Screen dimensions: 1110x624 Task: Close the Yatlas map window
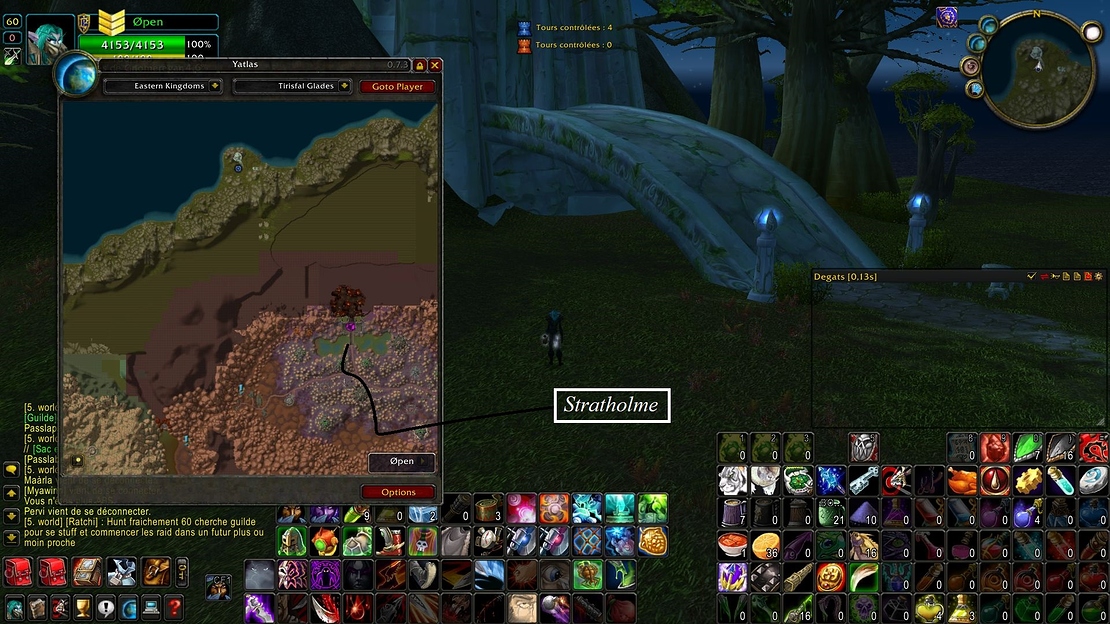click(x=435, y=65)
